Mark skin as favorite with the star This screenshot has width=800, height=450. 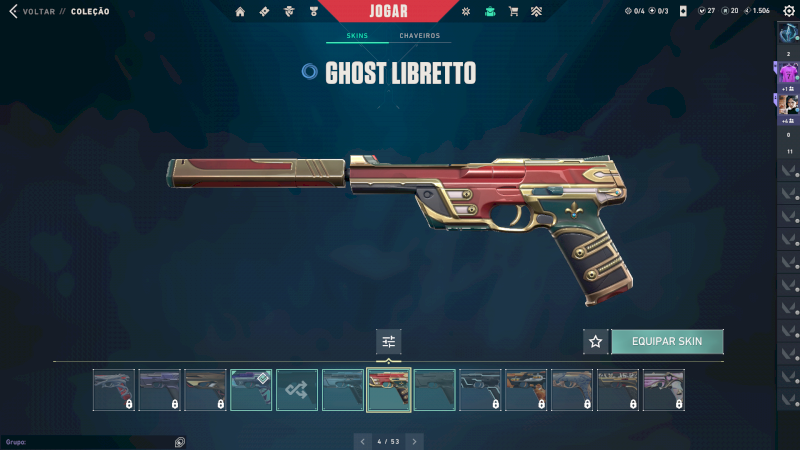596,341
